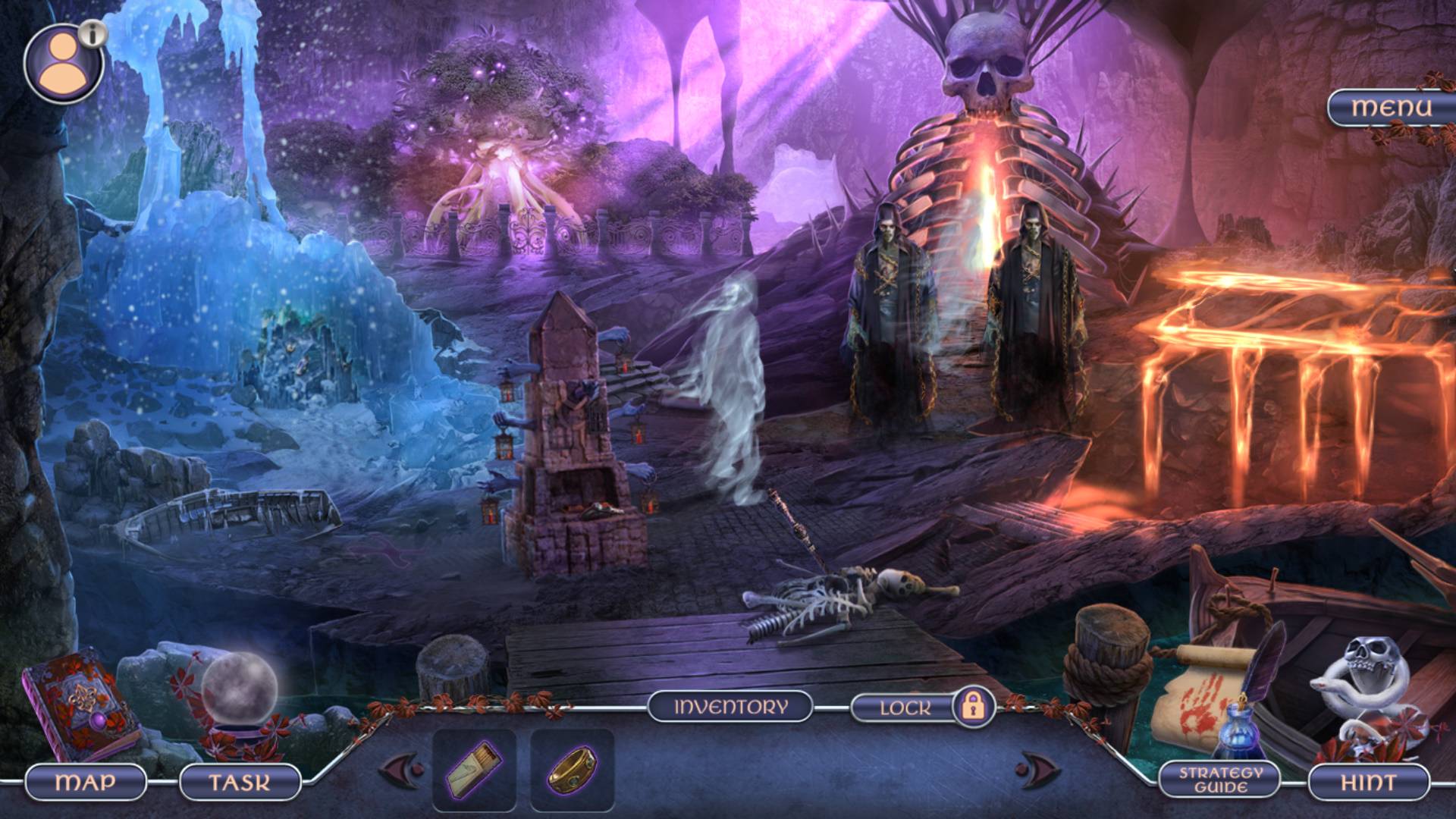Open the Strategy Guide
Viewport: 1456px width, 819px height.
[x=1220, y=780]
